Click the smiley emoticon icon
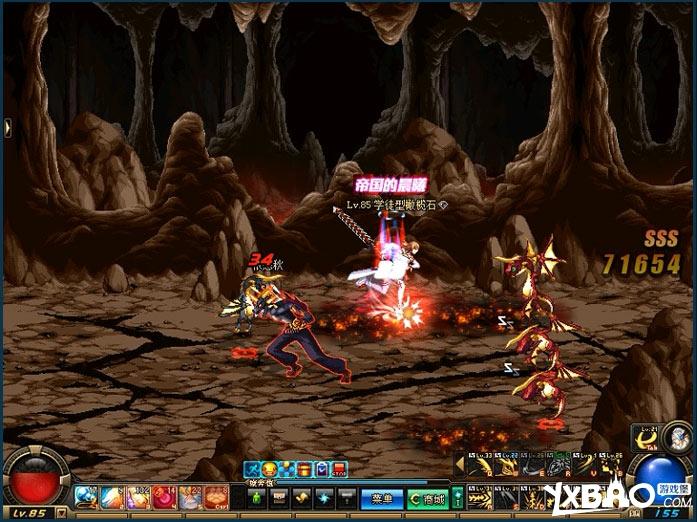Image resolution: width=697 pixels, height=522 pixels. pos(269,469)
